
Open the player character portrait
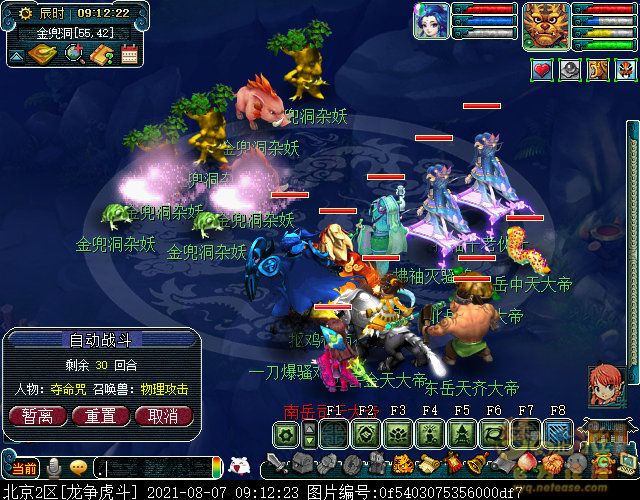pyautogui.click(x=431, y=21)
